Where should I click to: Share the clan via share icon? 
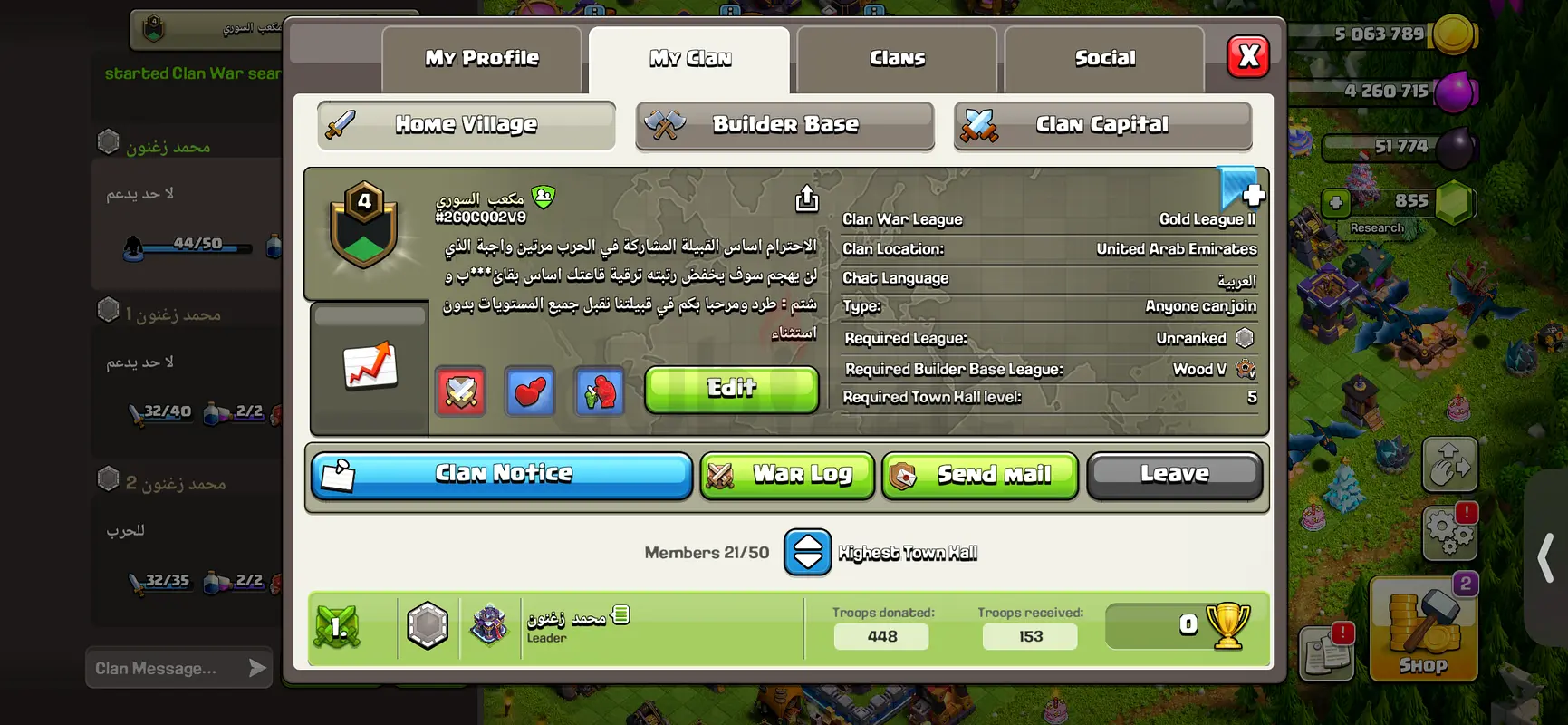[806, 198]
